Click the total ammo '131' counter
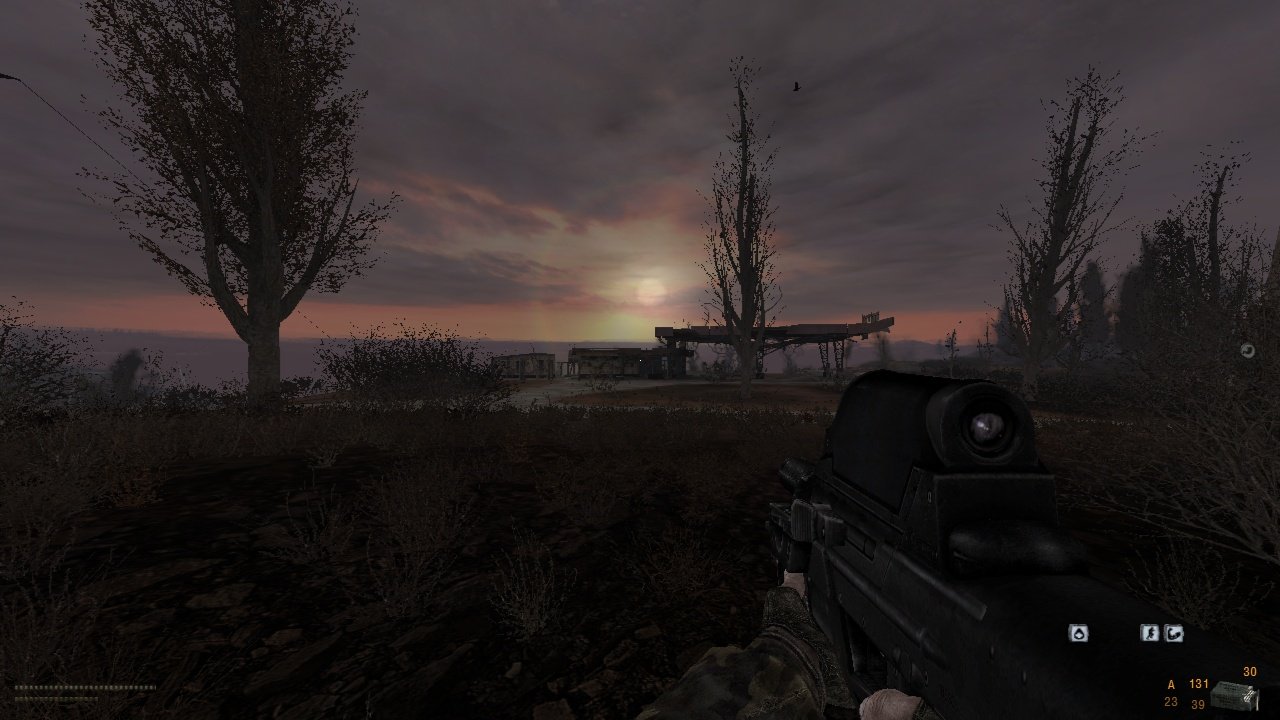1280x720 pixels. point(1199,684)
